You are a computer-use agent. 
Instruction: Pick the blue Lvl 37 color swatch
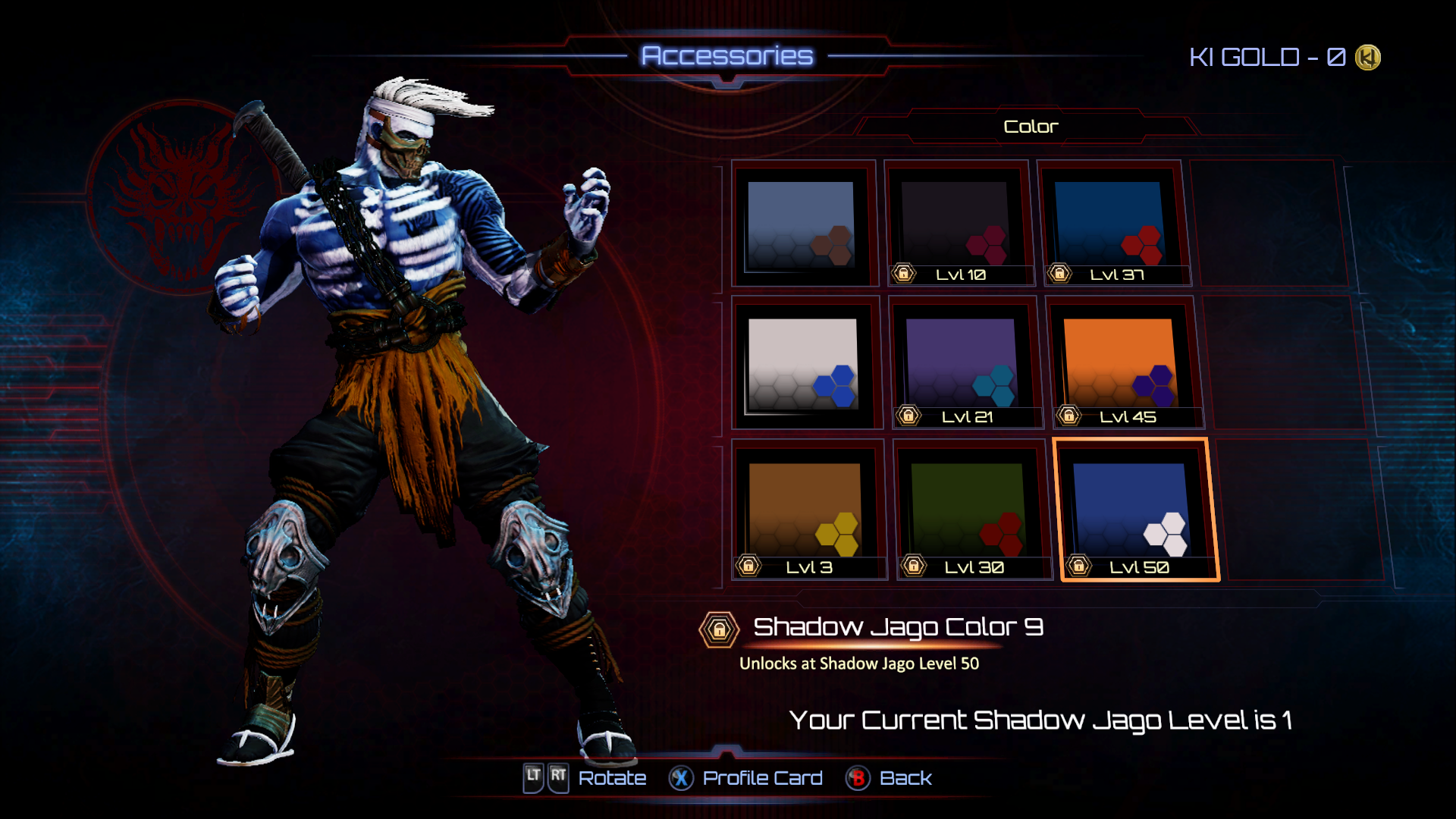(1111, 224)
